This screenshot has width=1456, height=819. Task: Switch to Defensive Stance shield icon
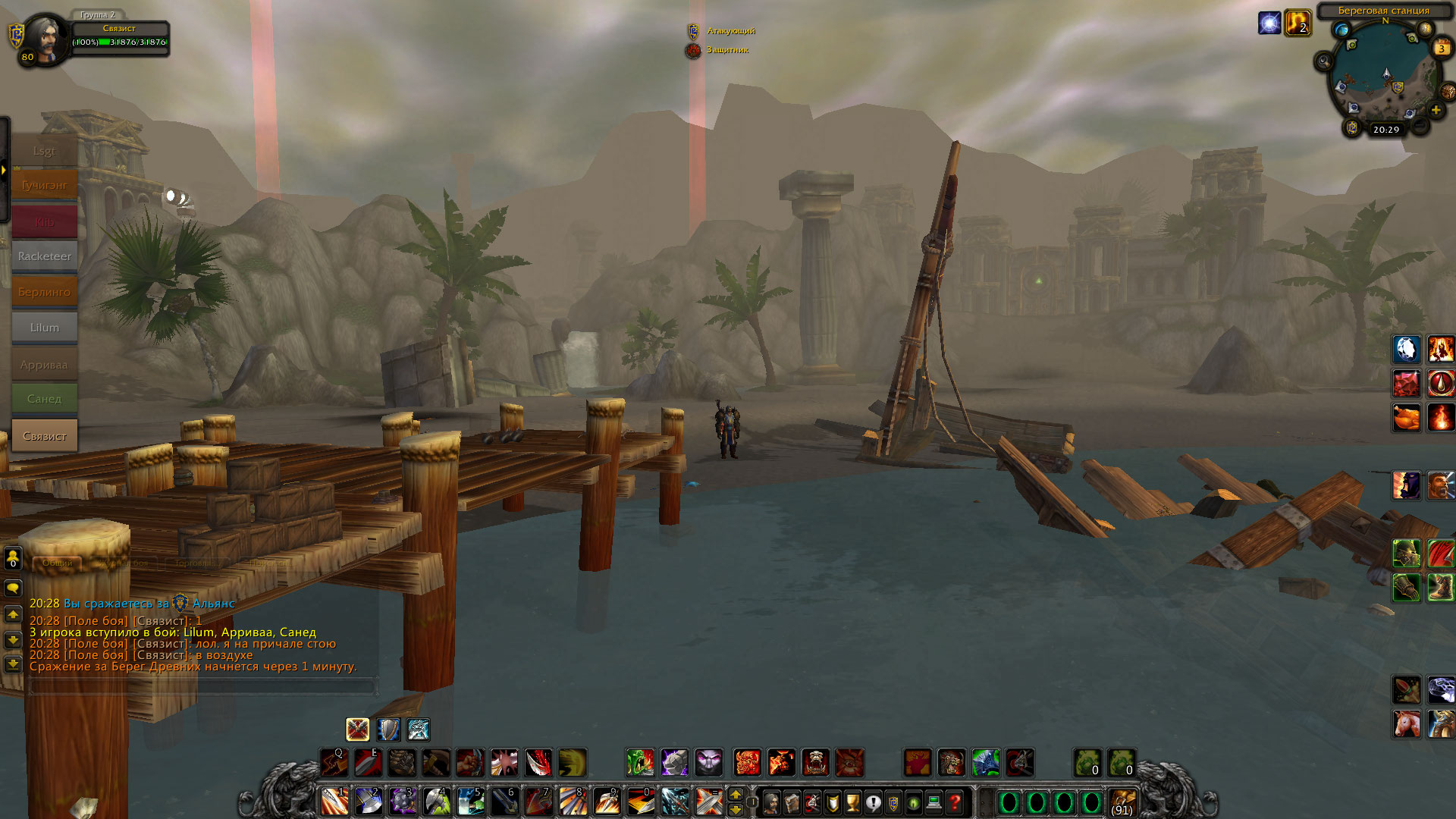coord(388,730)
